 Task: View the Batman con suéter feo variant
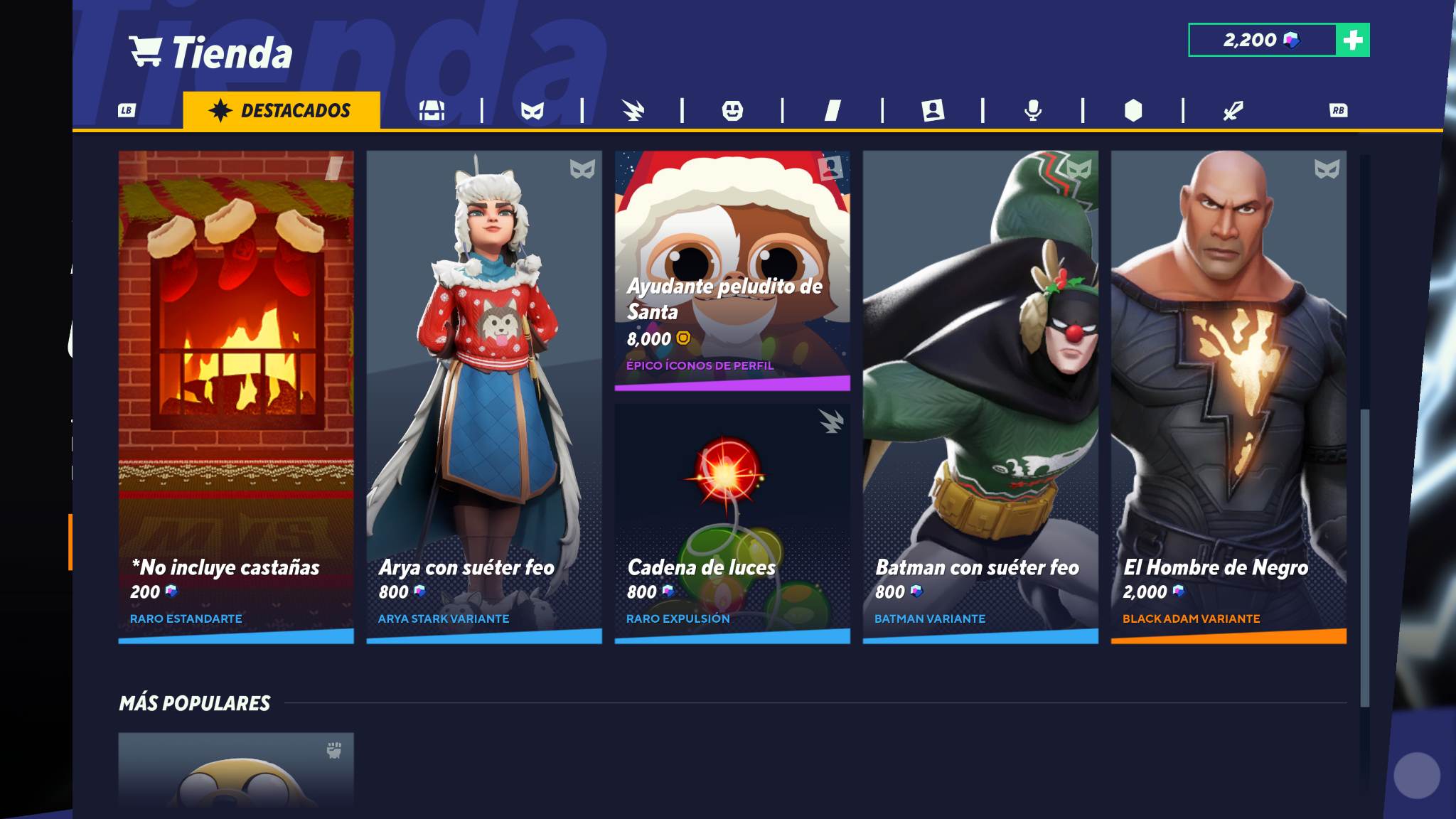[x=980, y=397]
